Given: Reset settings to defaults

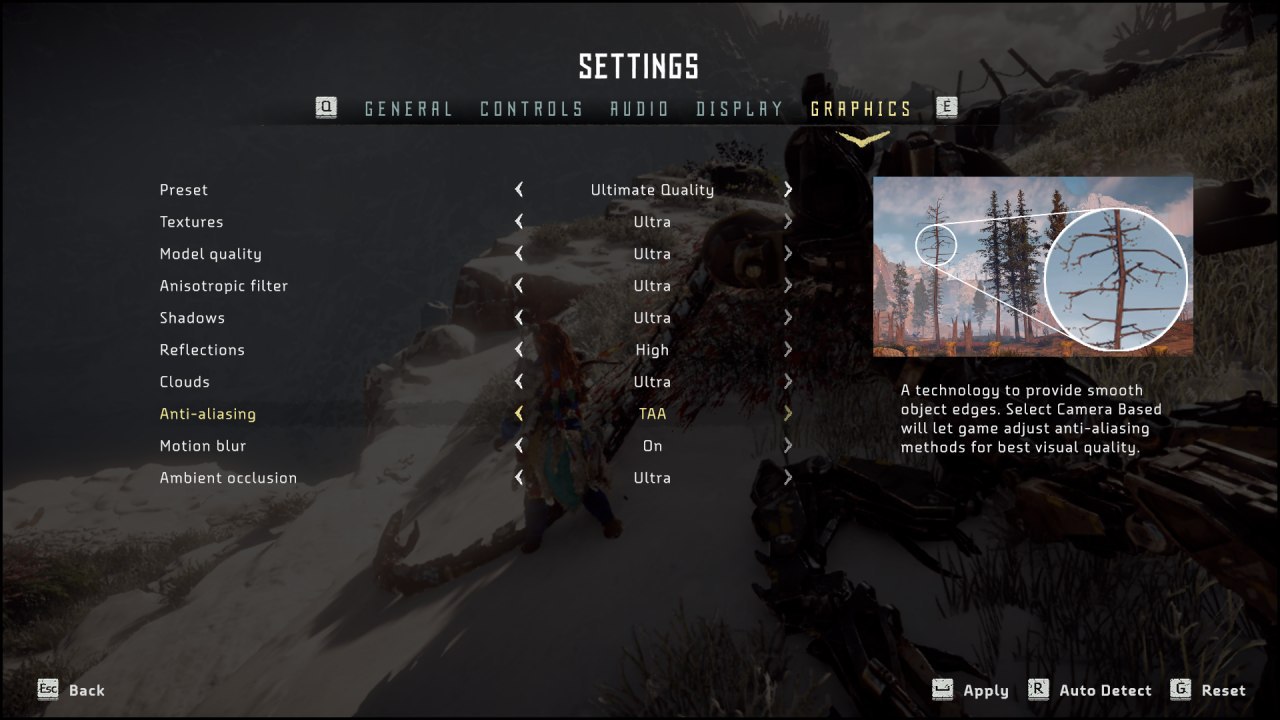Looking at the screenshot, I should (1223, 690).
